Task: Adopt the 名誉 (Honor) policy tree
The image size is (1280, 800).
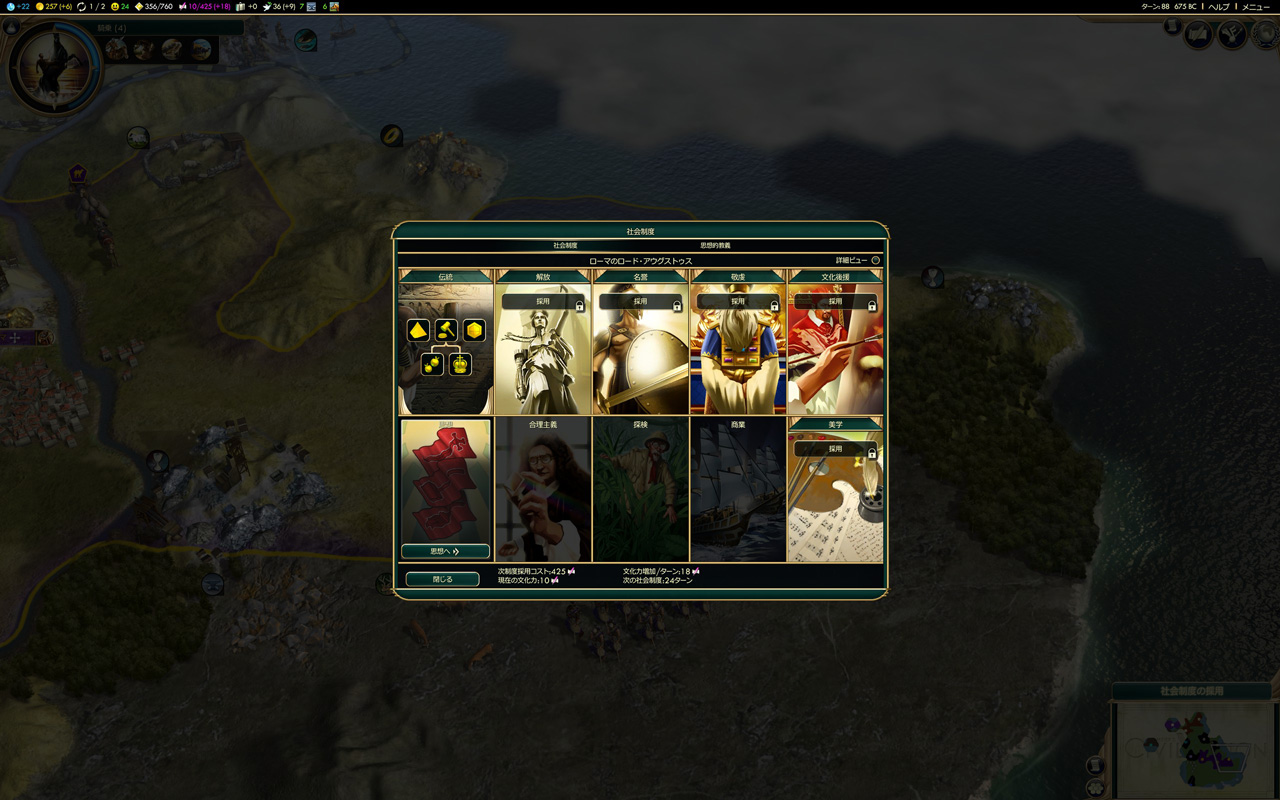Action: pyautogui.click(x=640, y=301)
